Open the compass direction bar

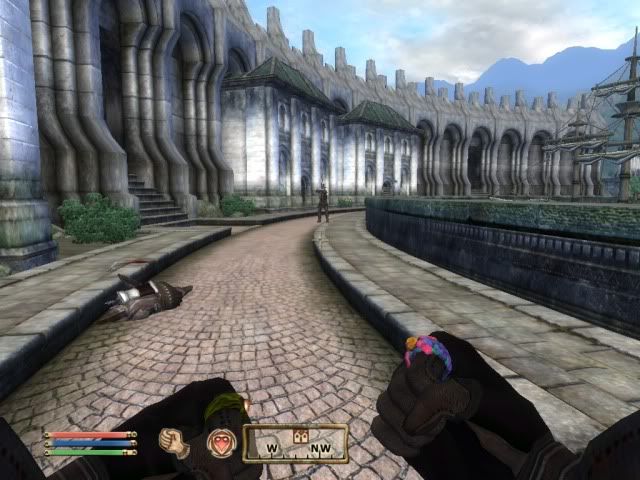(295, 443)
